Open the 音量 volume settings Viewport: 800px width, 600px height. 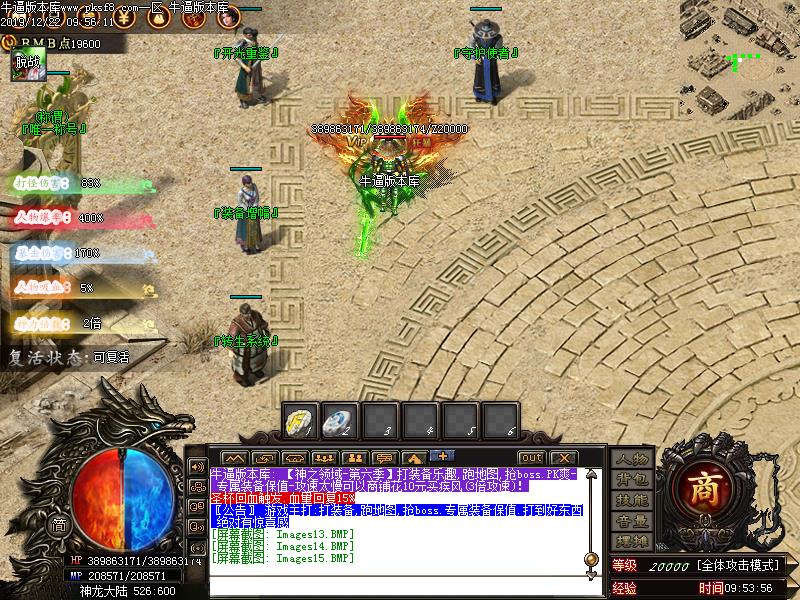[631, 521]
